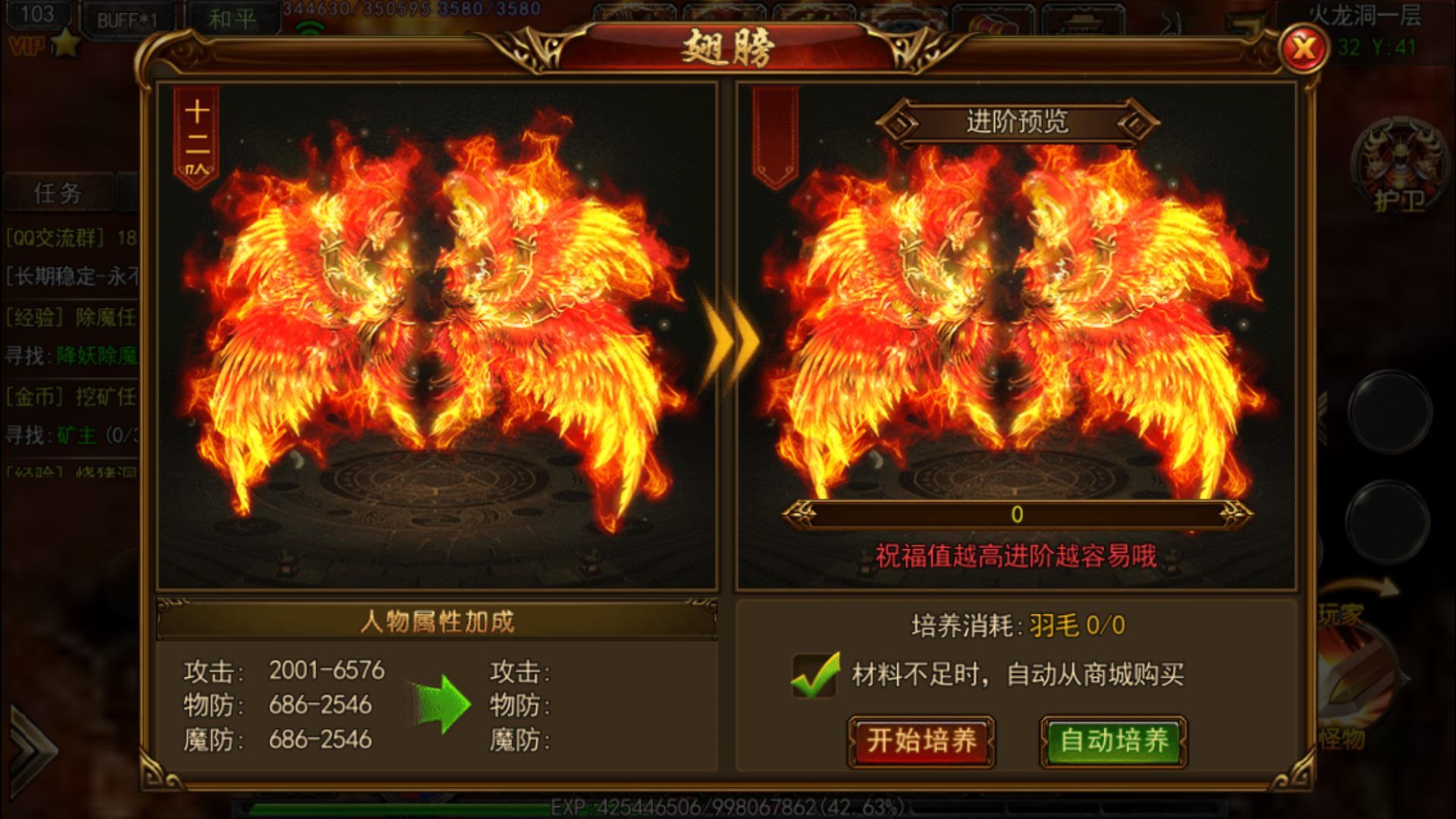
Task: Toggle auto-buy materials from shop checkbox
Action: pos(815,674)
